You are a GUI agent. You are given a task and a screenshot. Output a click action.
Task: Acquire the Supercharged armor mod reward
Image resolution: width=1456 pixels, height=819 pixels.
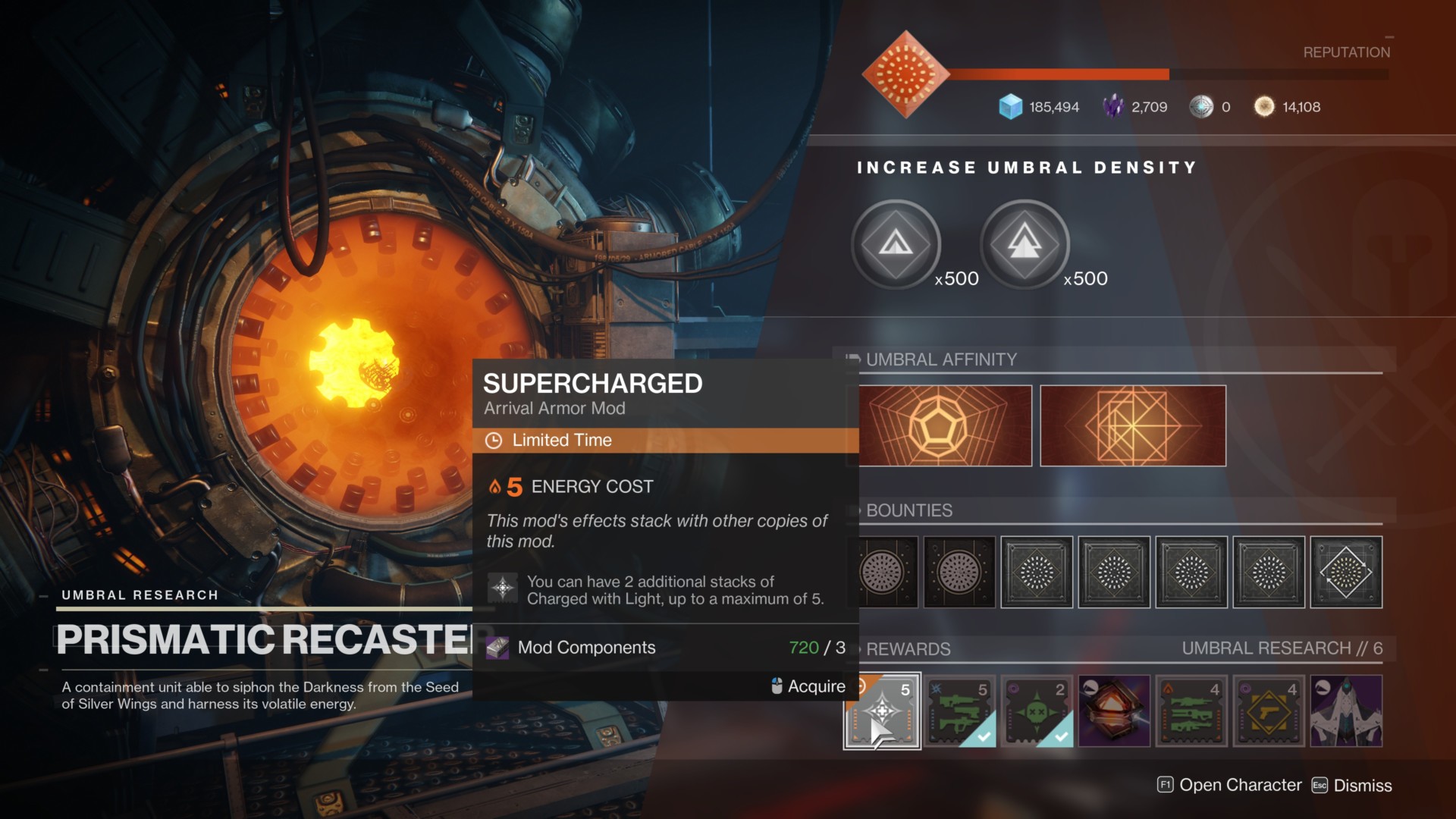tap(883, 711)
